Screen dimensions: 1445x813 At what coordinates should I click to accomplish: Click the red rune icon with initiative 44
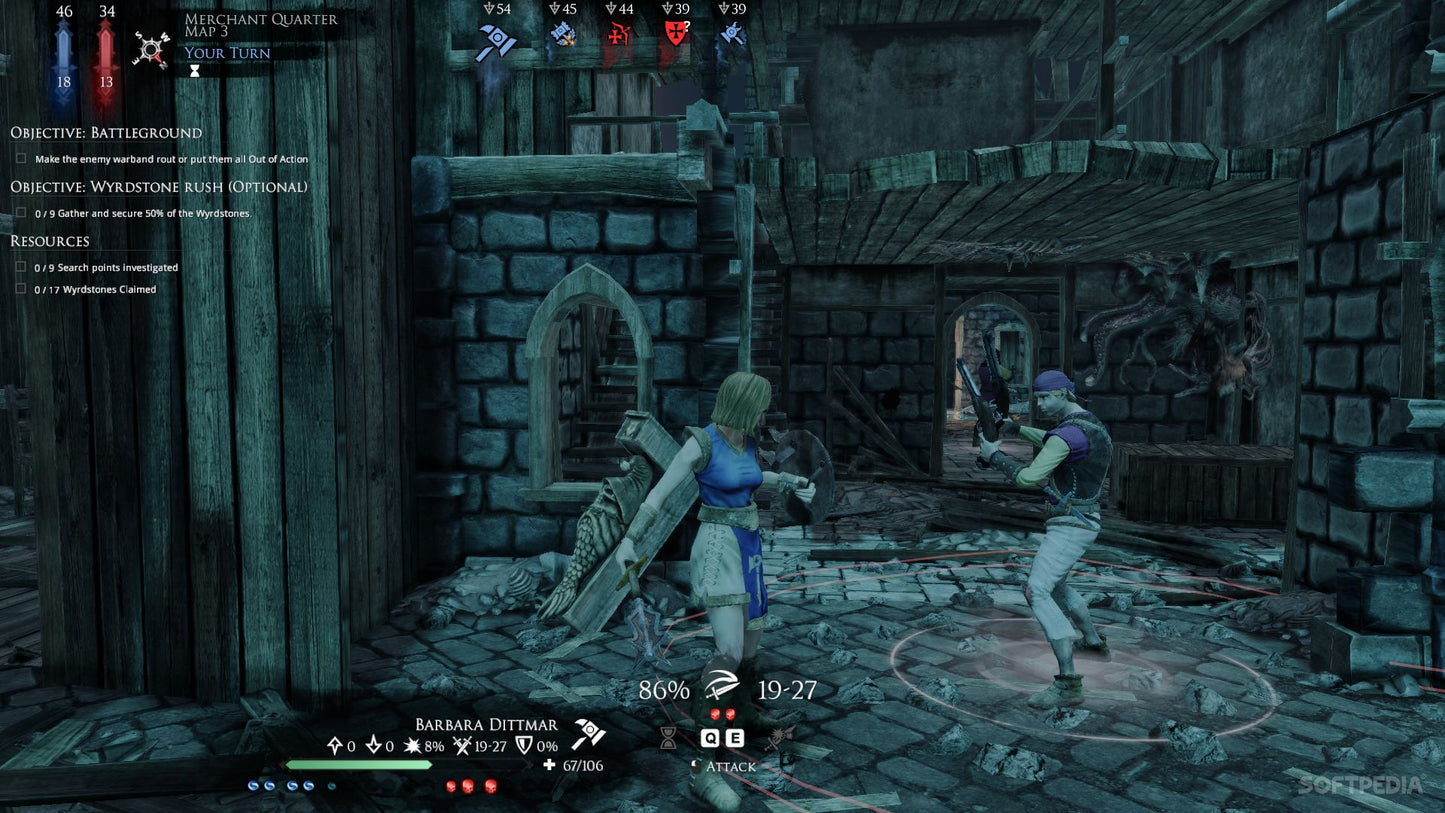coord(620,35)
